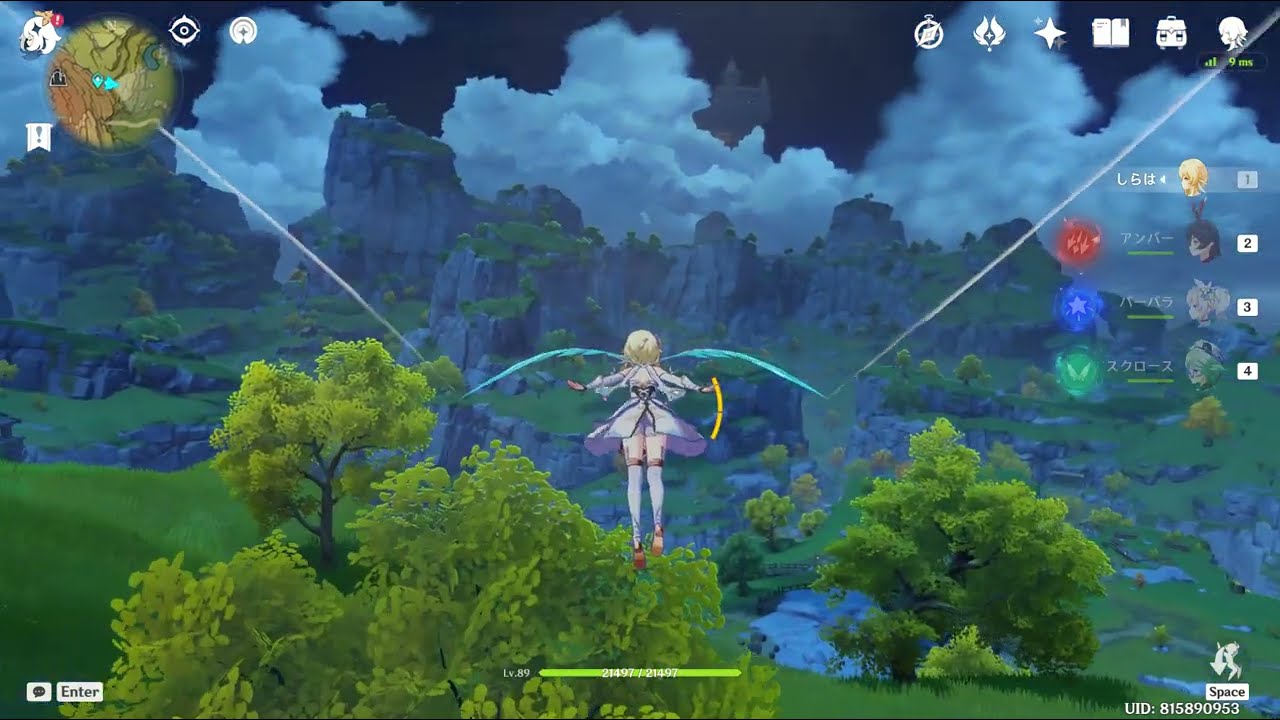Open the chat speech bubble icon
This screenshot has width=1280, height=720.
point(39,691)
